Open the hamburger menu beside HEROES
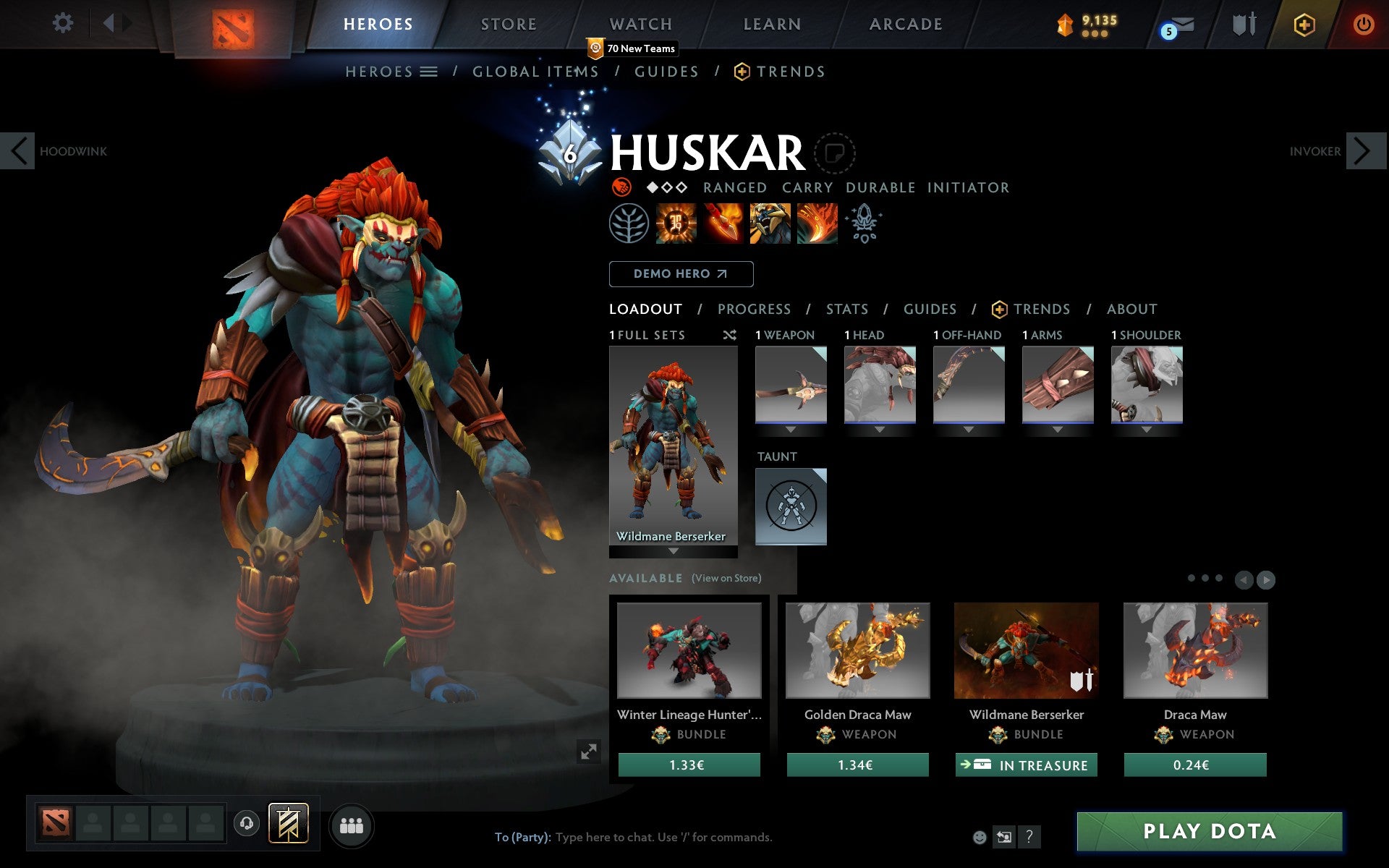The width and height of the screenshot is (1389, 868). tap(430, 71)
